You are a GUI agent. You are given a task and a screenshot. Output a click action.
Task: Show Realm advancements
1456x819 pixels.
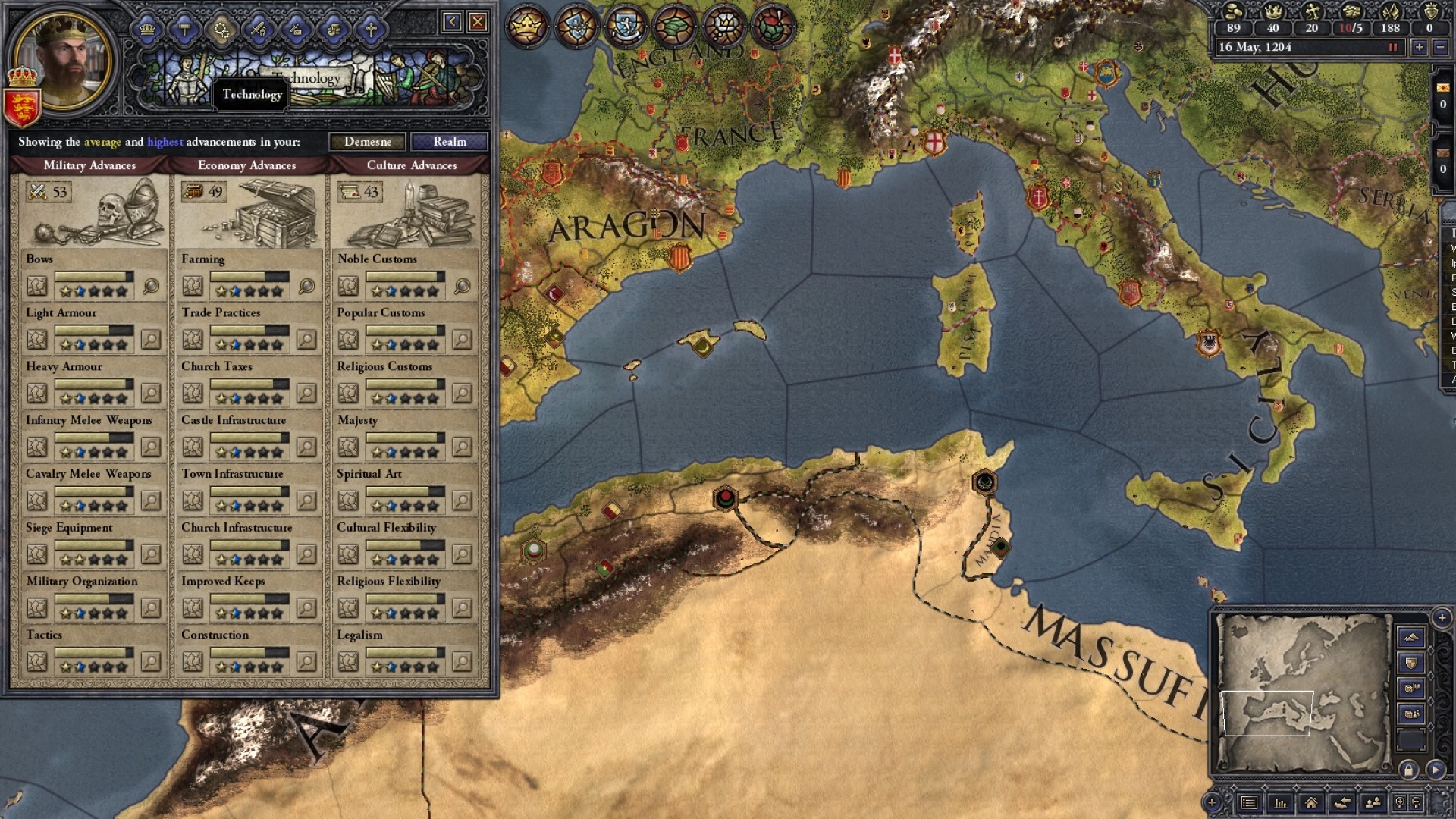(x=450, y=142)
